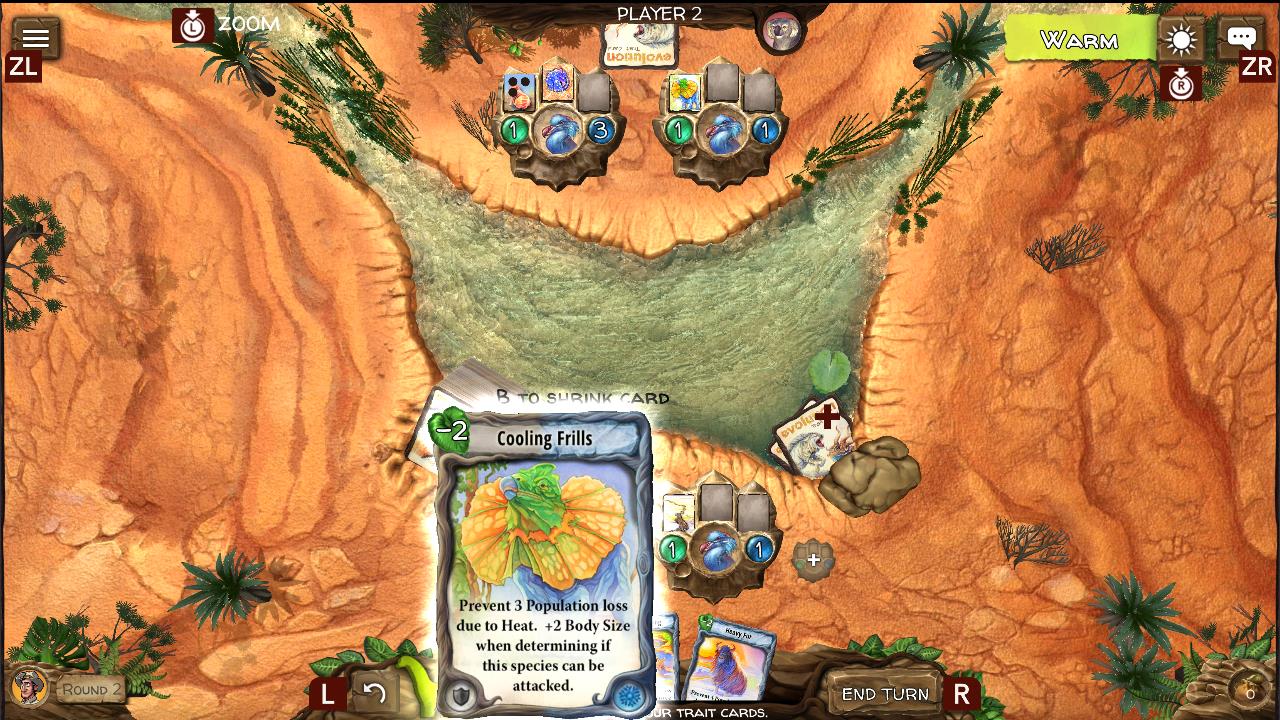This screenshot has height=720, width=1280.
Task: Click the Warm climate banner
Action: [1080, 41]
